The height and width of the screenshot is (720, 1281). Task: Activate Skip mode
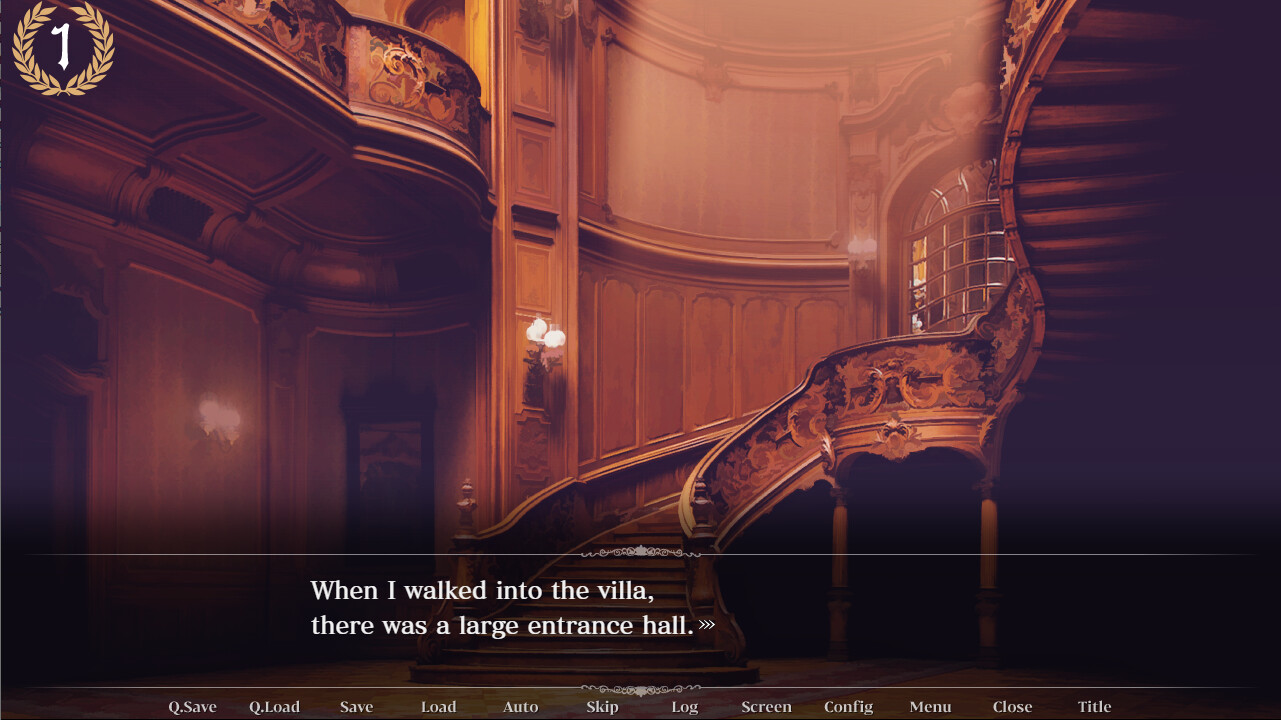click(602, 707)
